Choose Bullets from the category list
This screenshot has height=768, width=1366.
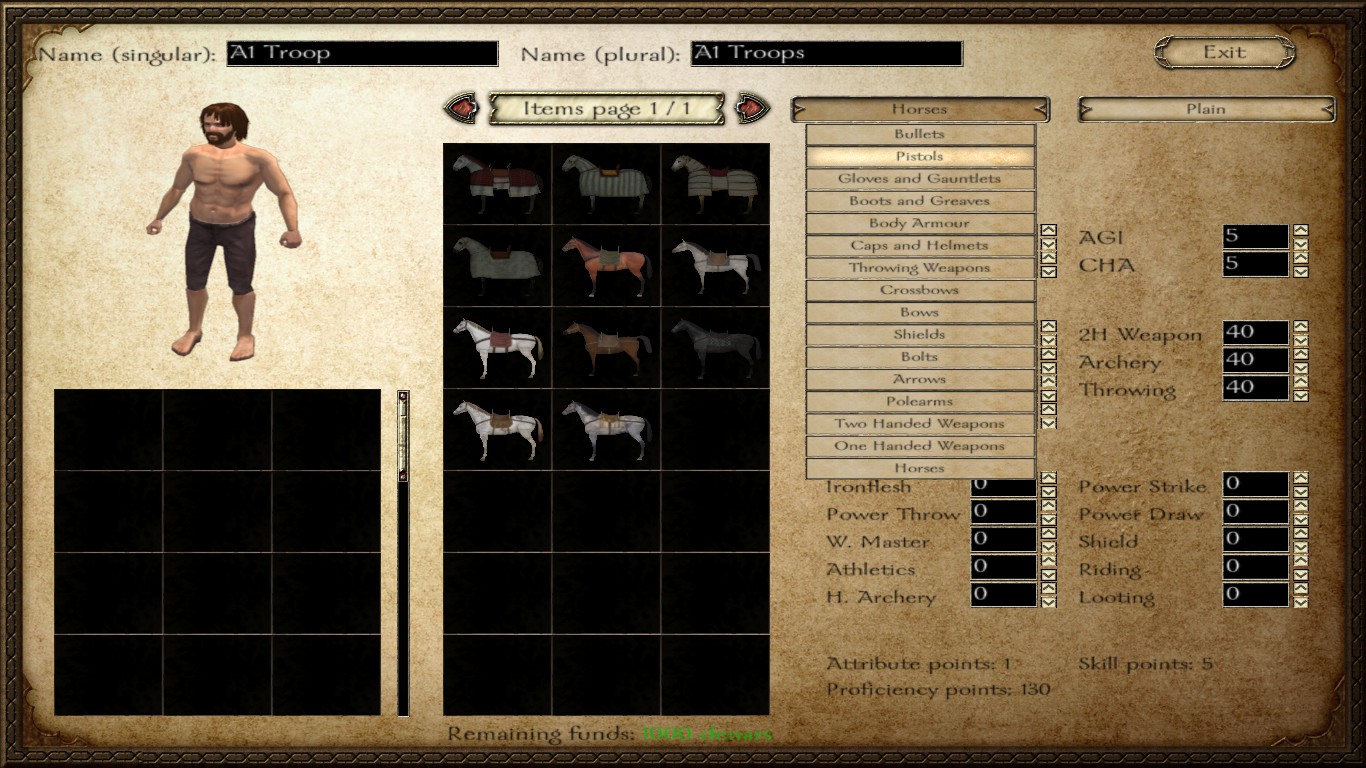(x=919, y=134)
